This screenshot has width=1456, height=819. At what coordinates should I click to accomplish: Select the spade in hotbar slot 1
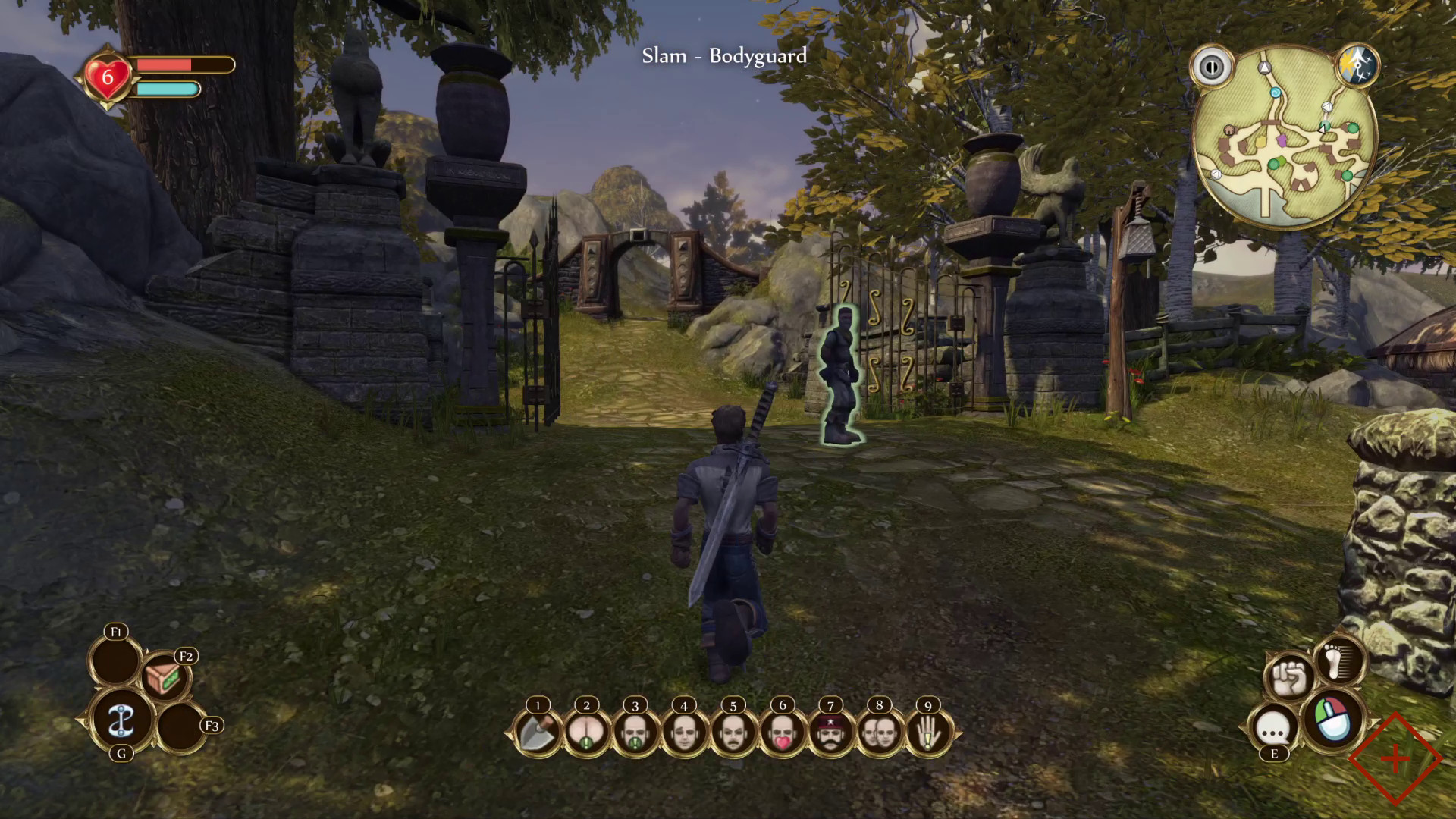tap(536, 734)
